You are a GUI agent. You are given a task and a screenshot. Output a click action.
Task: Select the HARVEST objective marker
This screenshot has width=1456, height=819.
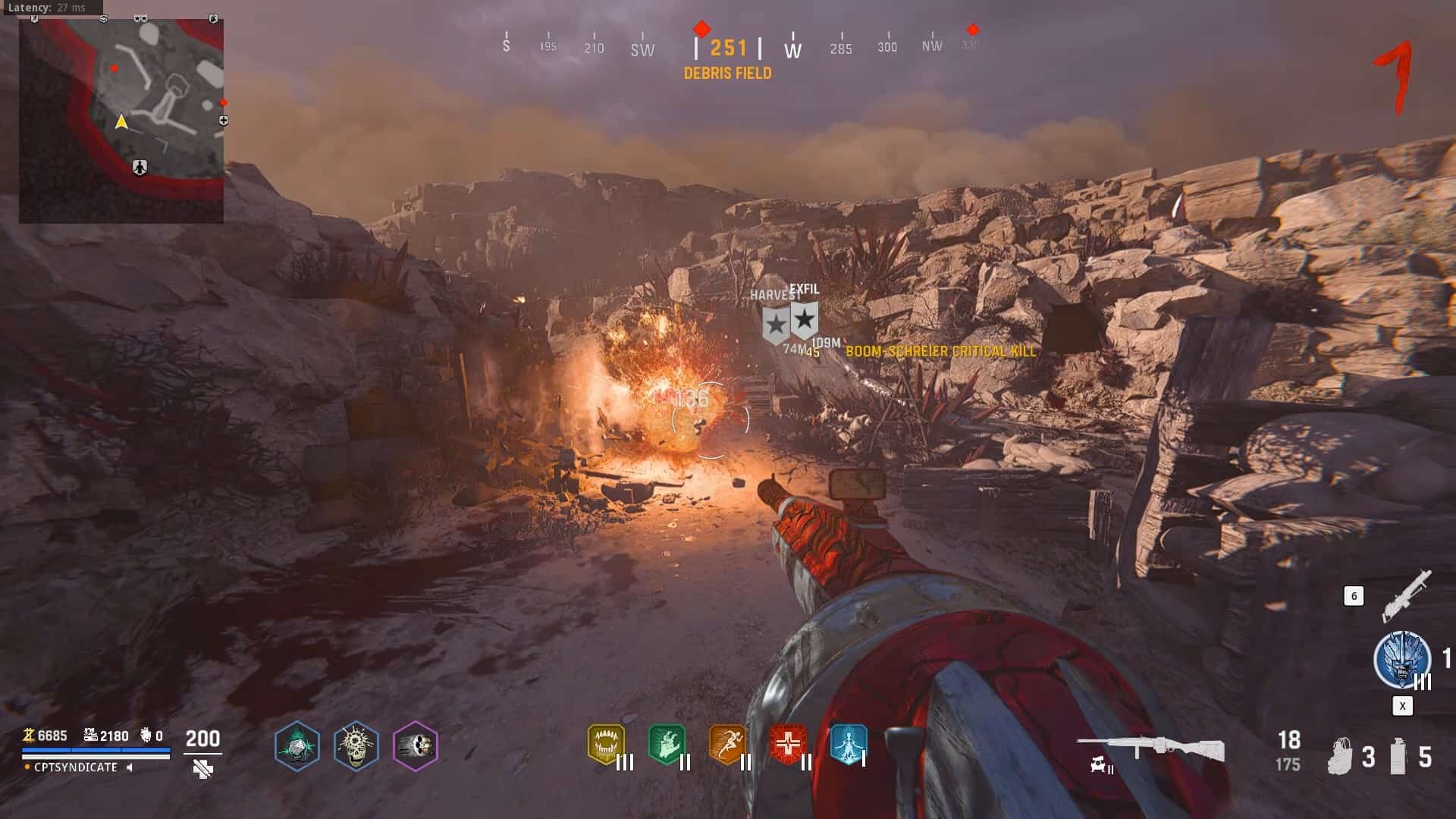[775, 325]
